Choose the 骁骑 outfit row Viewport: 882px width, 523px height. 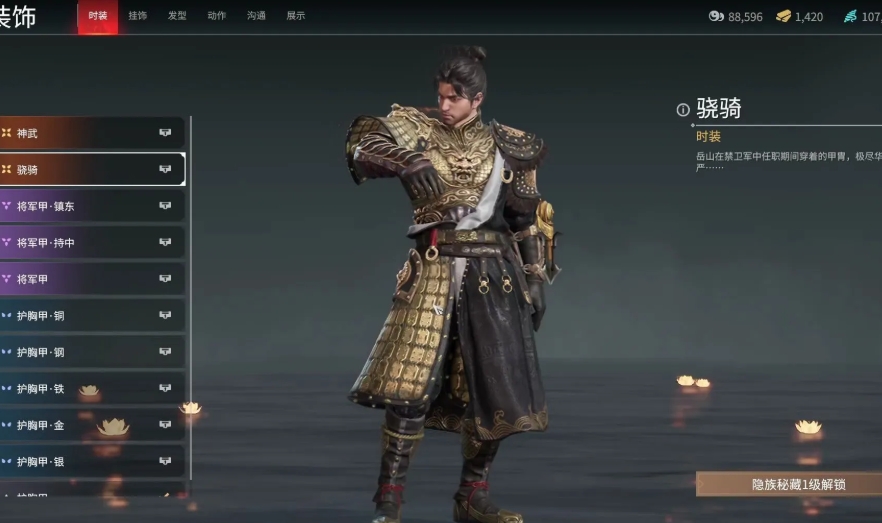pos(90,170)
